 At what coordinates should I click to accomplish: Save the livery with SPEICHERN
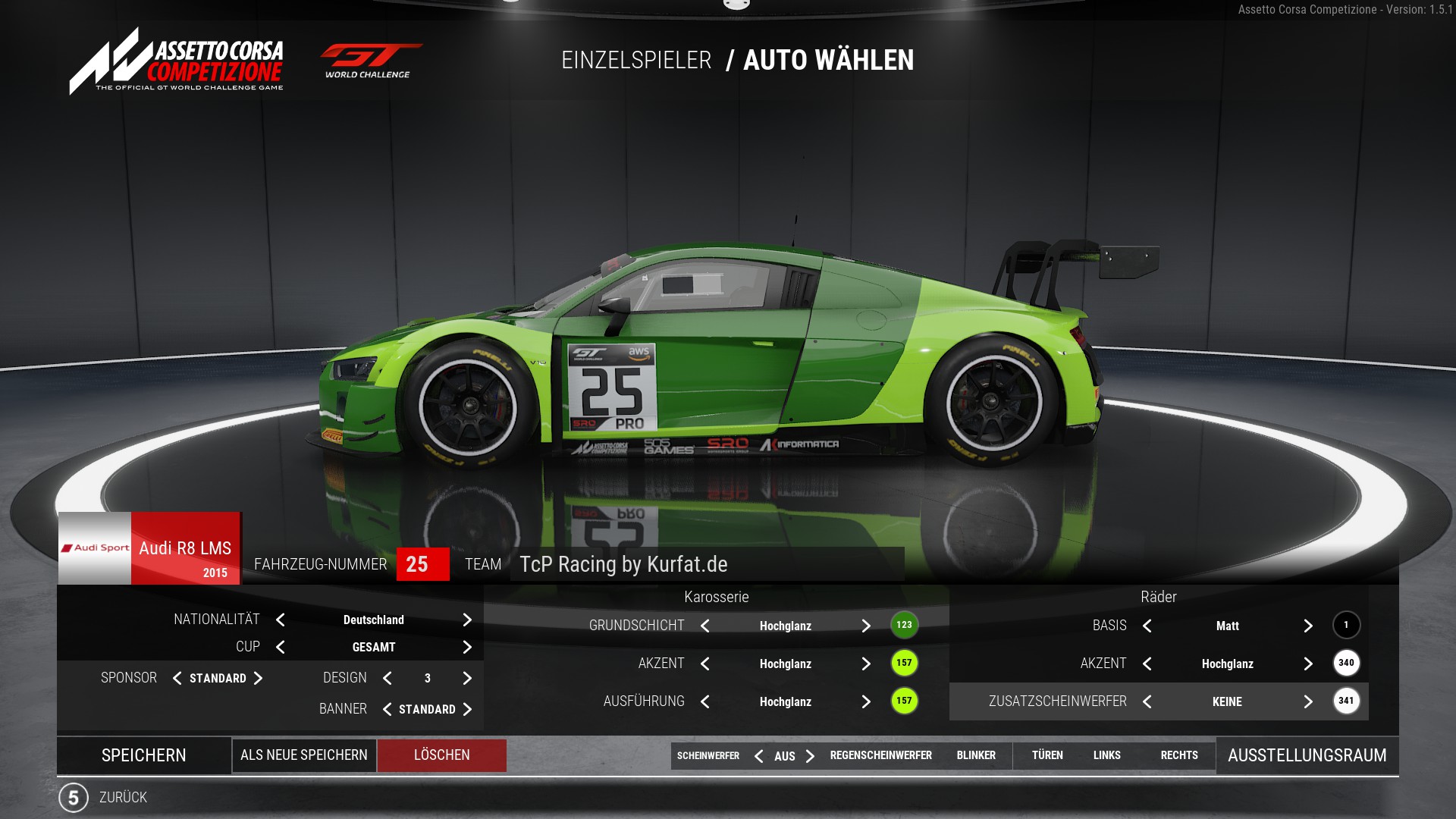click(144, 755)
